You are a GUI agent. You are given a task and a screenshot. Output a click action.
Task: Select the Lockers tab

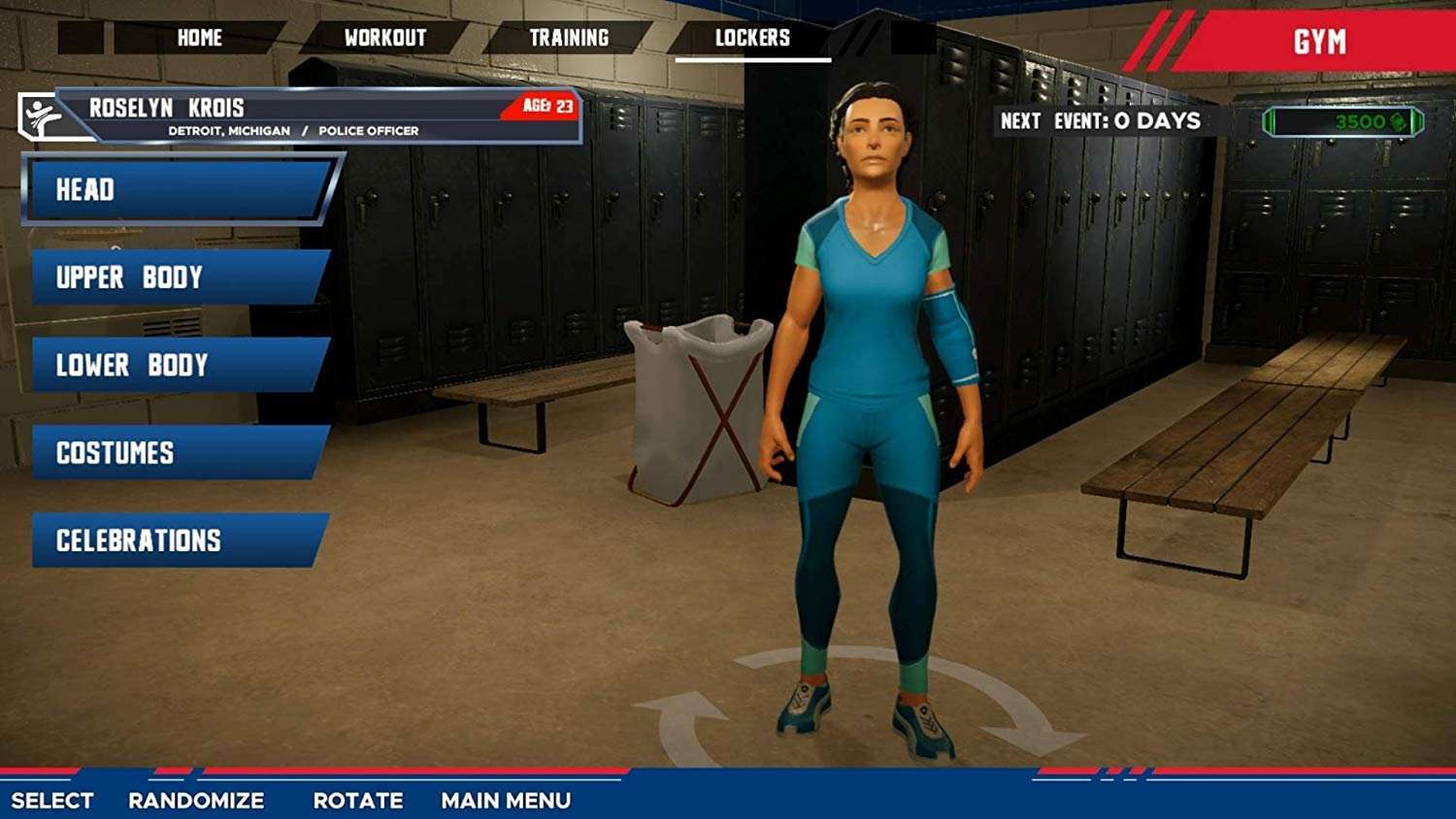[x=755, y=38]
